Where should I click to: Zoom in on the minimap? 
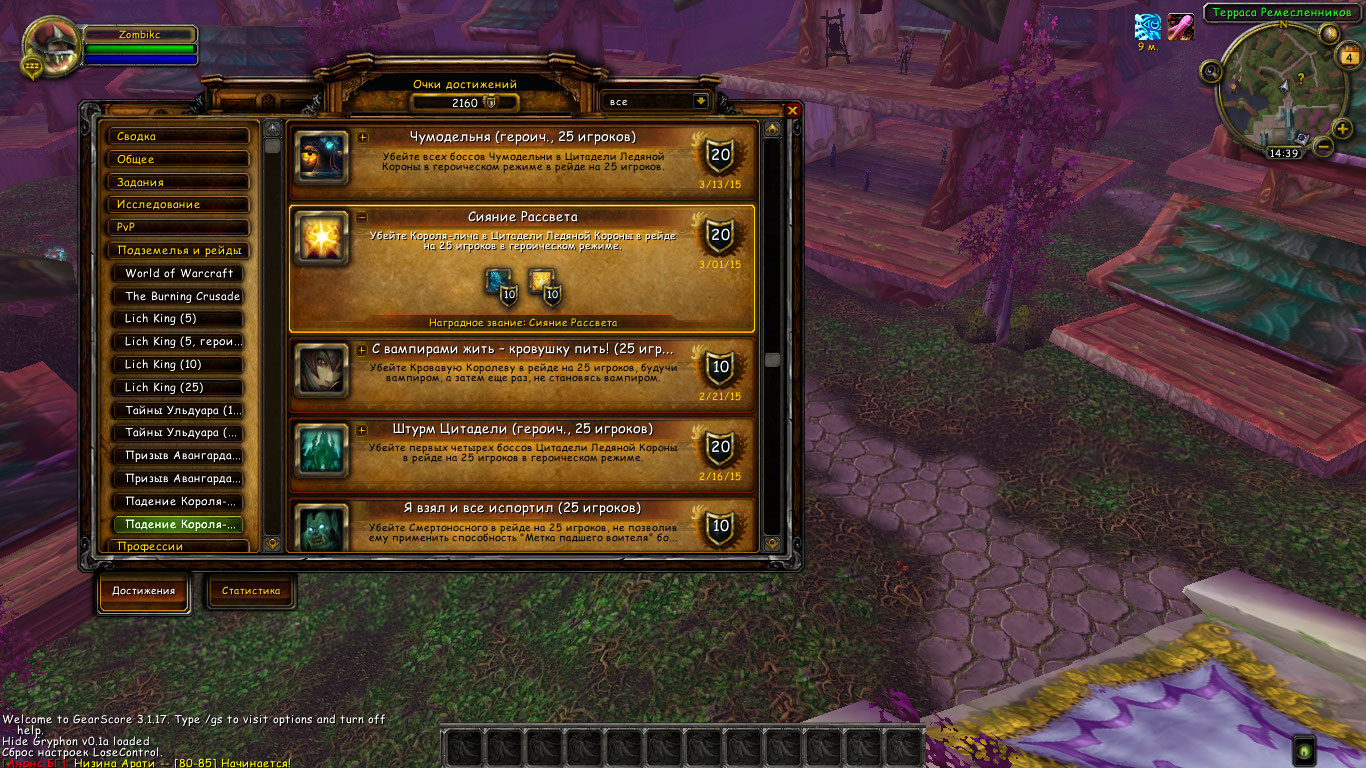[x=1342, y=128]
